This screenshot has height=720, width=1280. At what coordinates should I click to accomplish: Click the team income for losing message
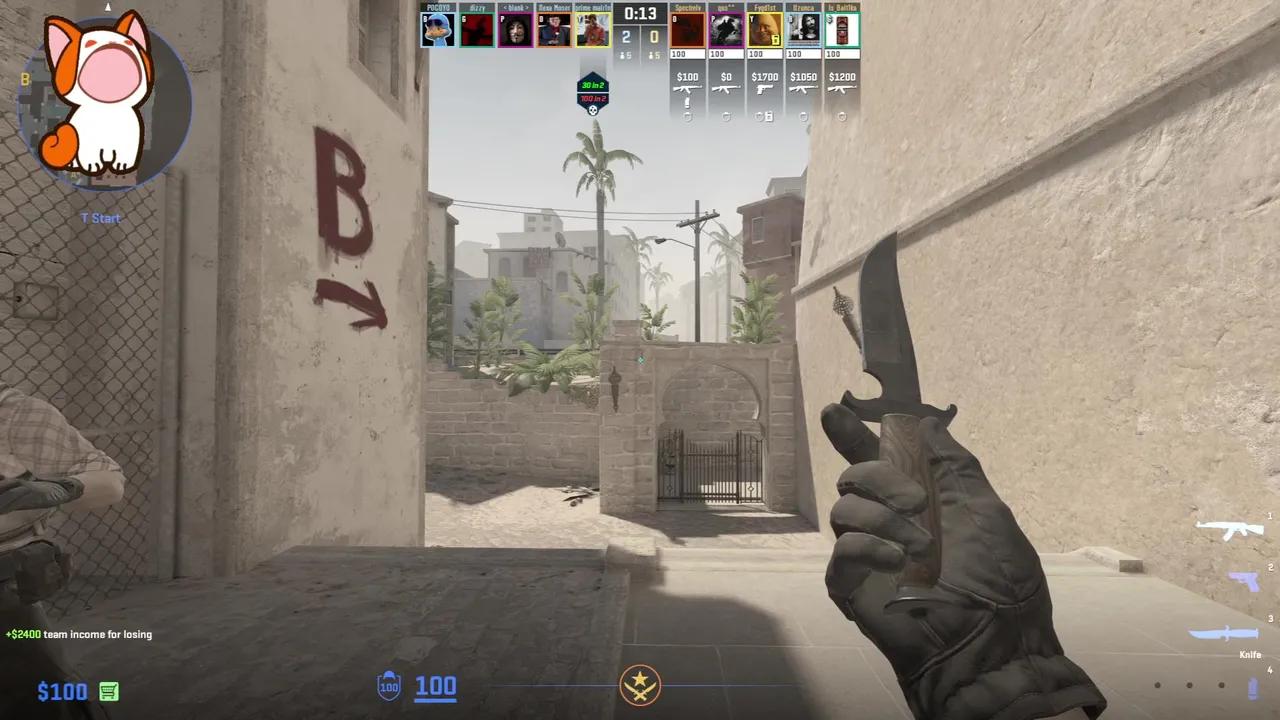tap(78, 634)
